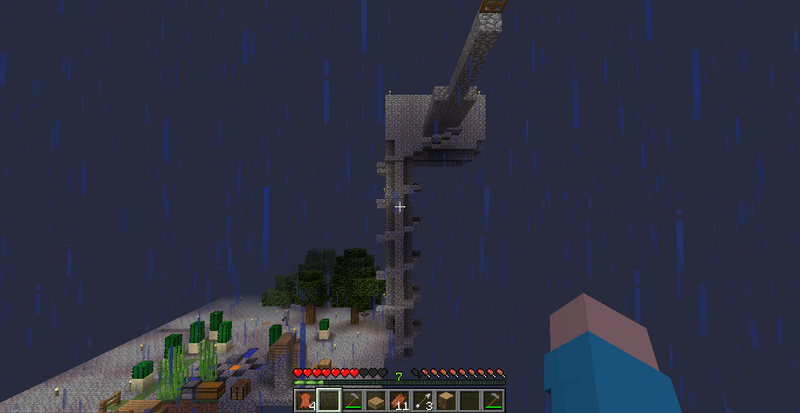
Task: Pick the wooden planks block slot
Action: [446, 401]
